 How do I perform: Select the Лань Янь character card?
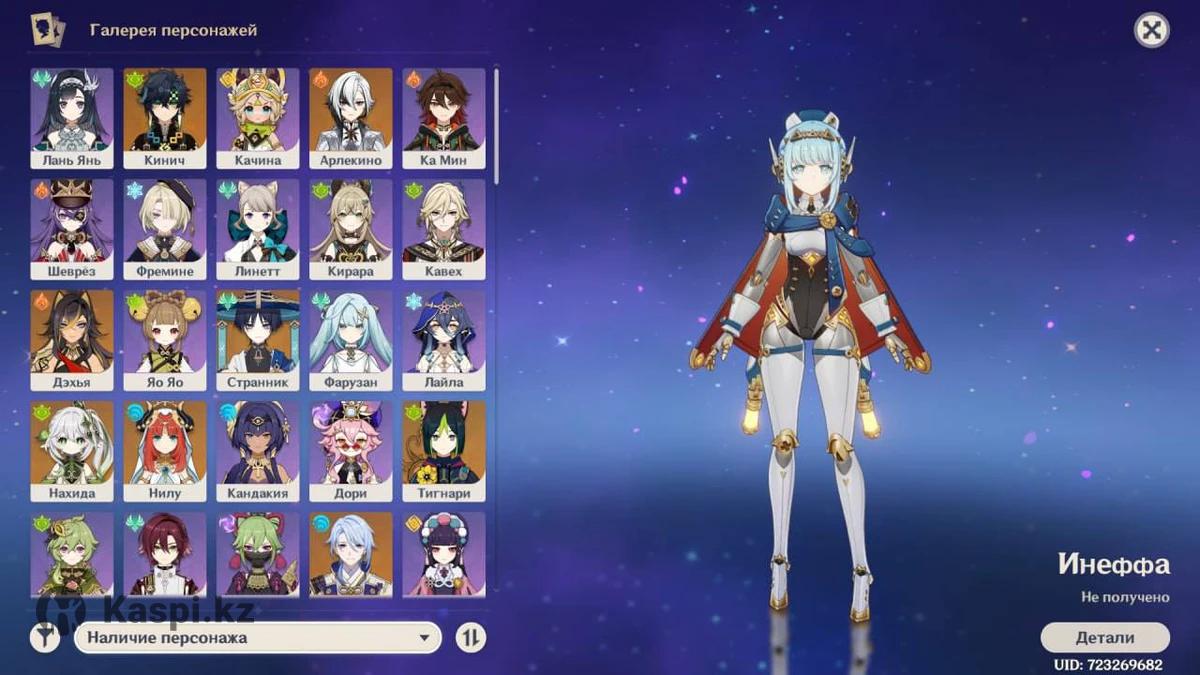coord(72,117)
